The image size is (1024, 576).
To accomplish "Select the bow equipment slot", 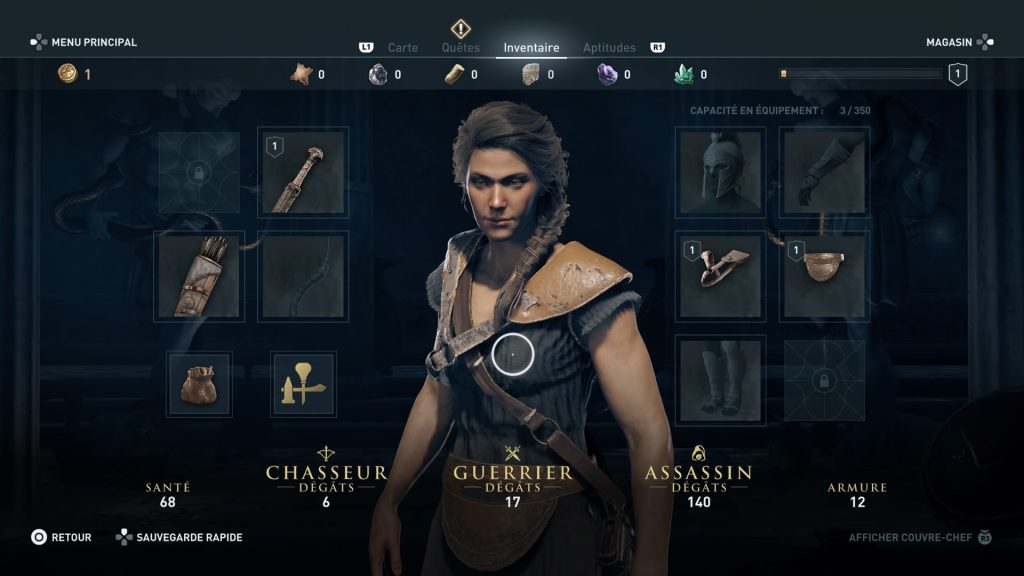I will click(303, 276).
